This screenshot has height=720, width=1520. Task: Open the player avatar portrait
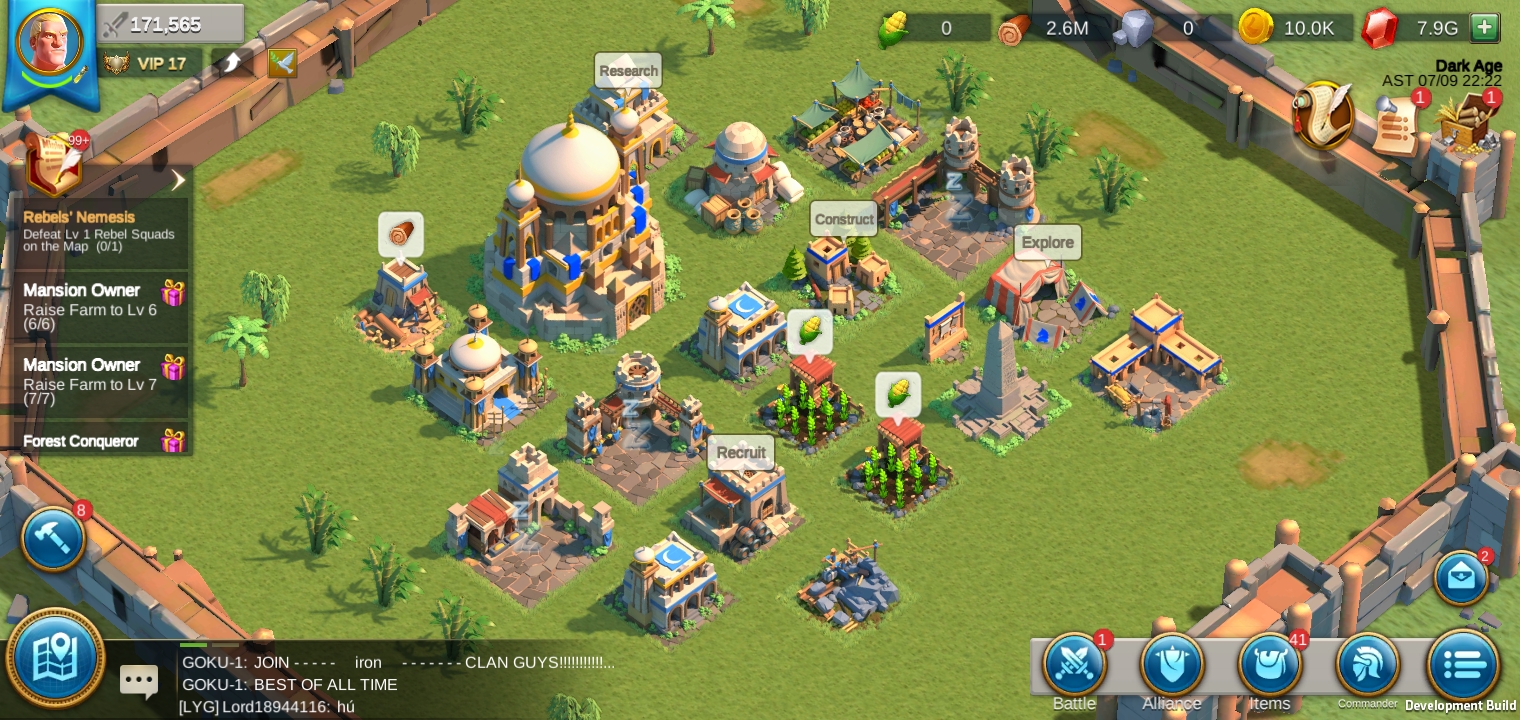pos(50,42)
